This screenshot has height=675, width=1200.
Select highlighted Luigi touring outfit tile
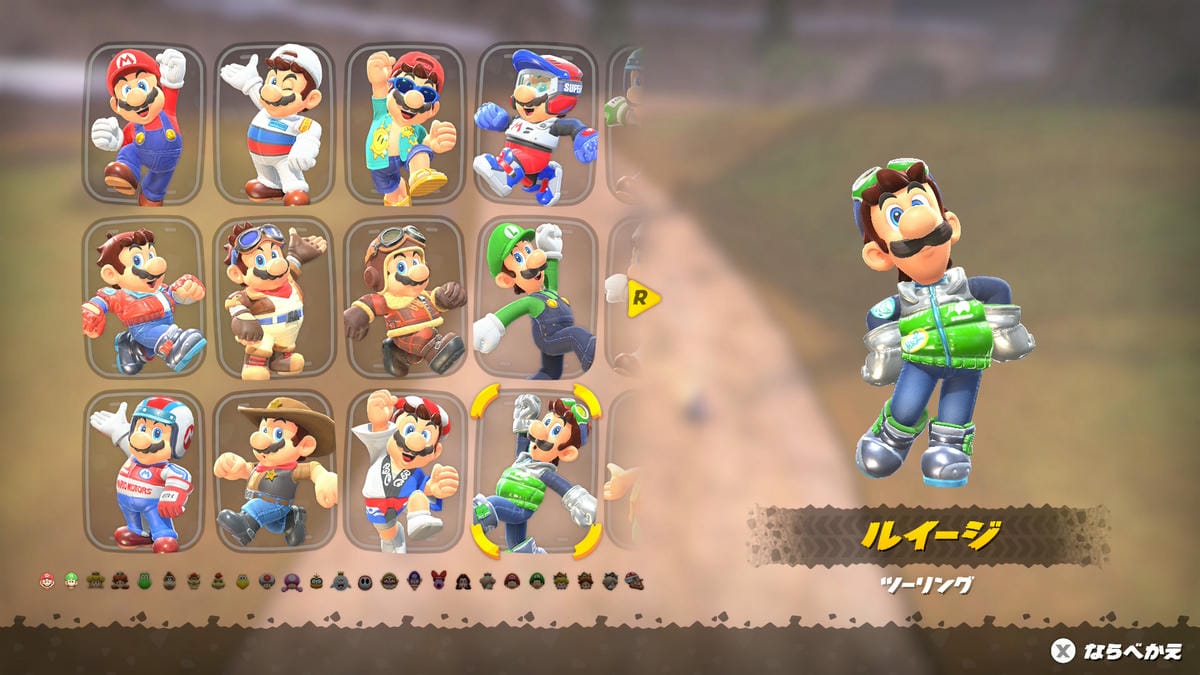click(x=535, y=471)
